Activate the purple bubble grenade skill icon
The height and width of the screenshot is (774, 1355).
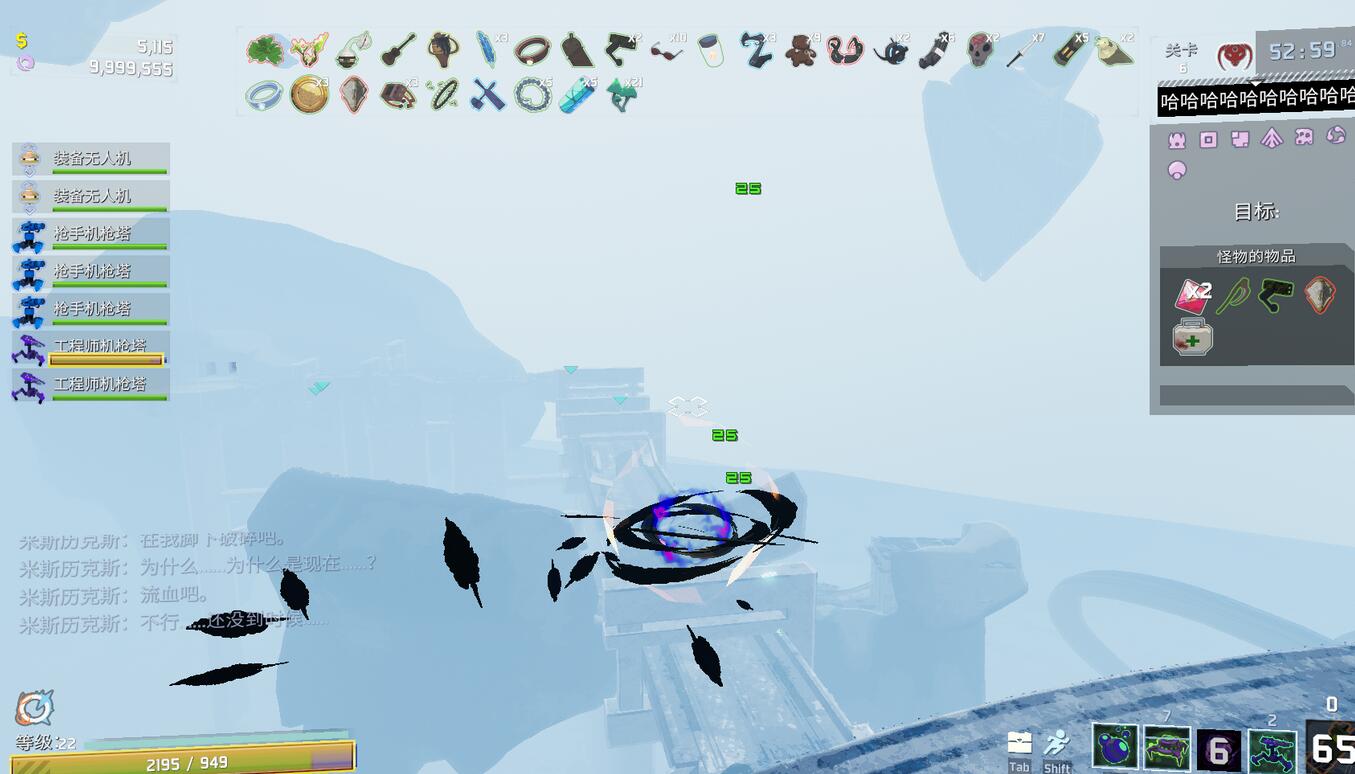[x=1115, y=748]
